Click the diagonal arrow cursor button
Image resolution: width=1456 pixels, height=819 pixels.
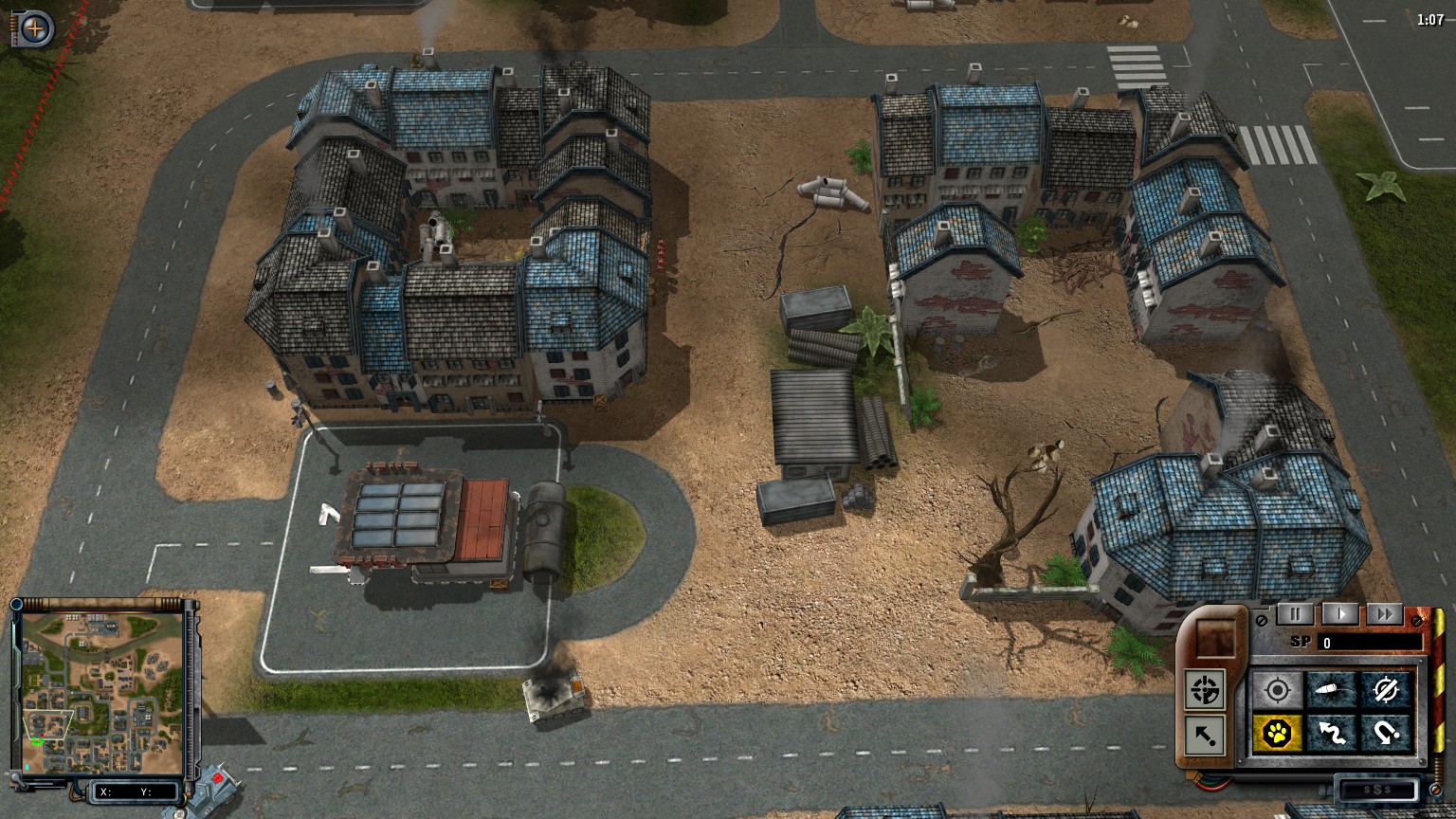1205,735
